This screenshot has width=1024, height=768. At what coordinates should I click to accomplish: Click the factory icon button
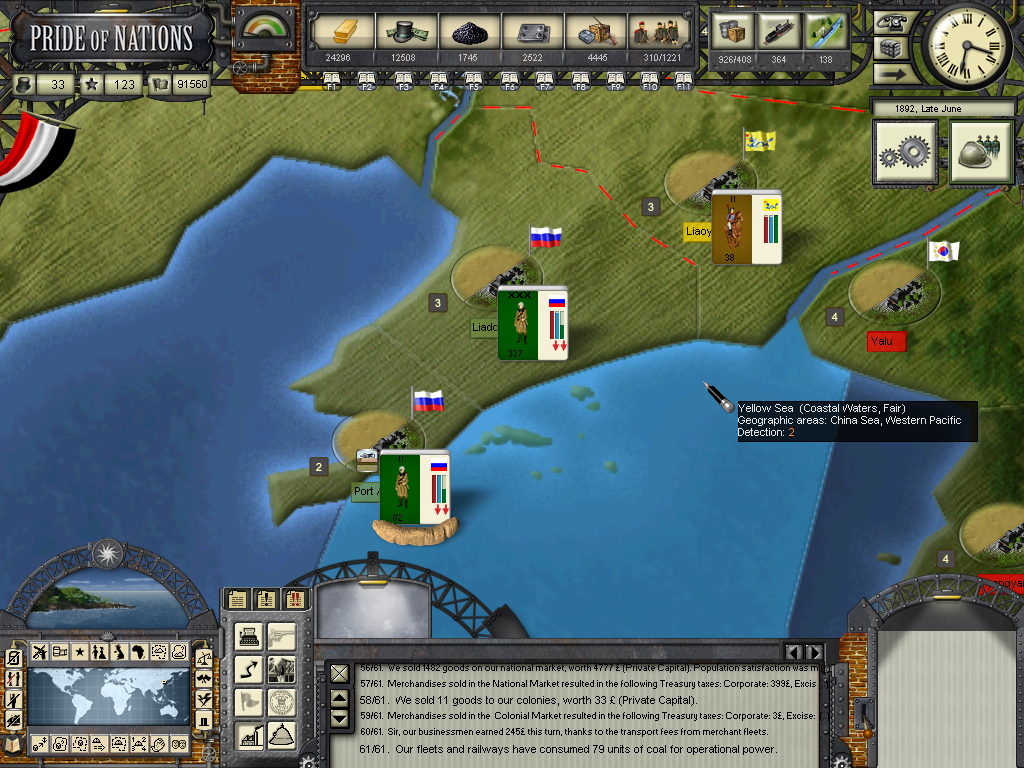(x=249, y=735)
